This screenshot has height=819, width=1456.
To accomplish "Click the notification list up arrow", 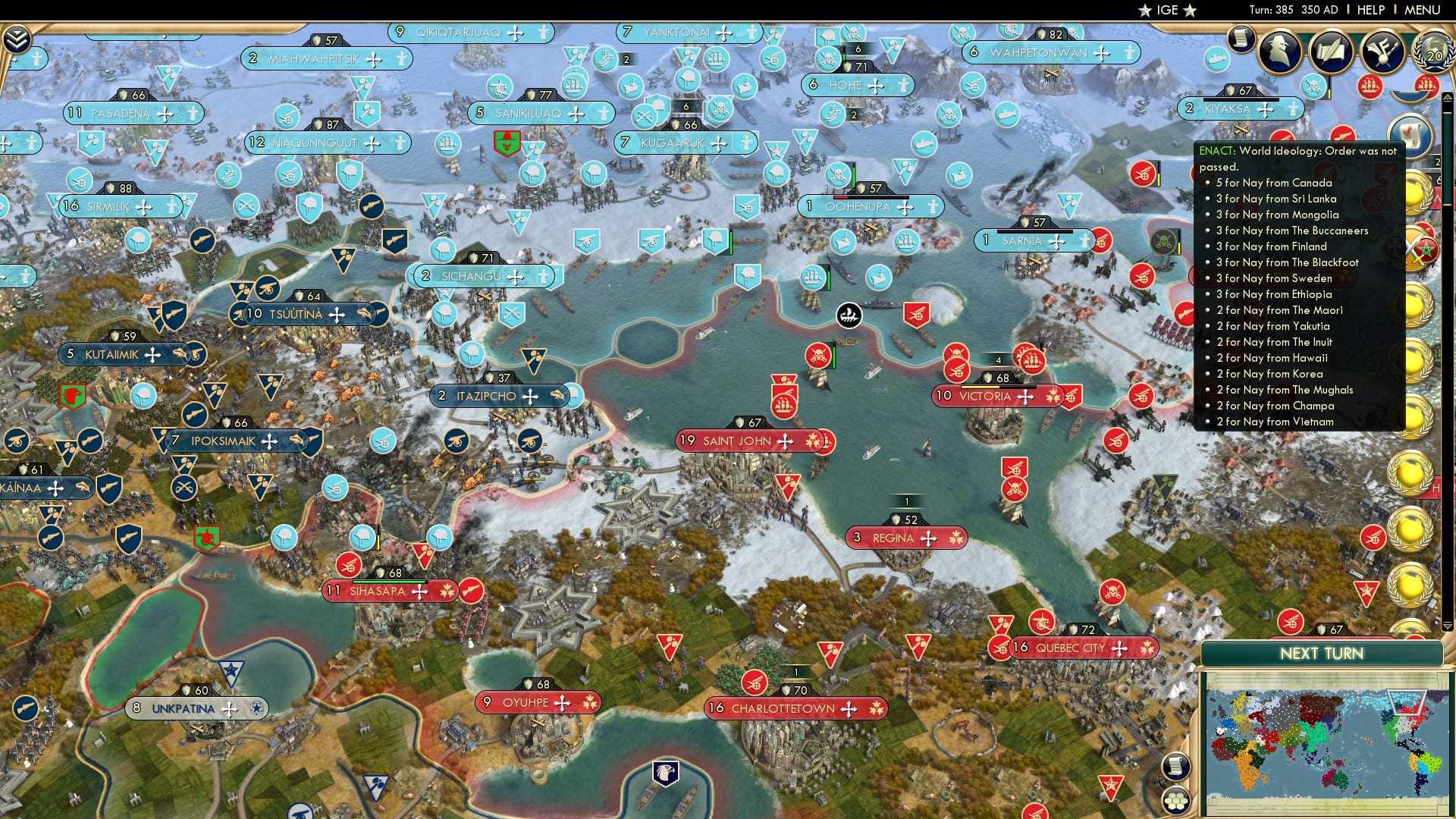I will (x=1448, y=97).
